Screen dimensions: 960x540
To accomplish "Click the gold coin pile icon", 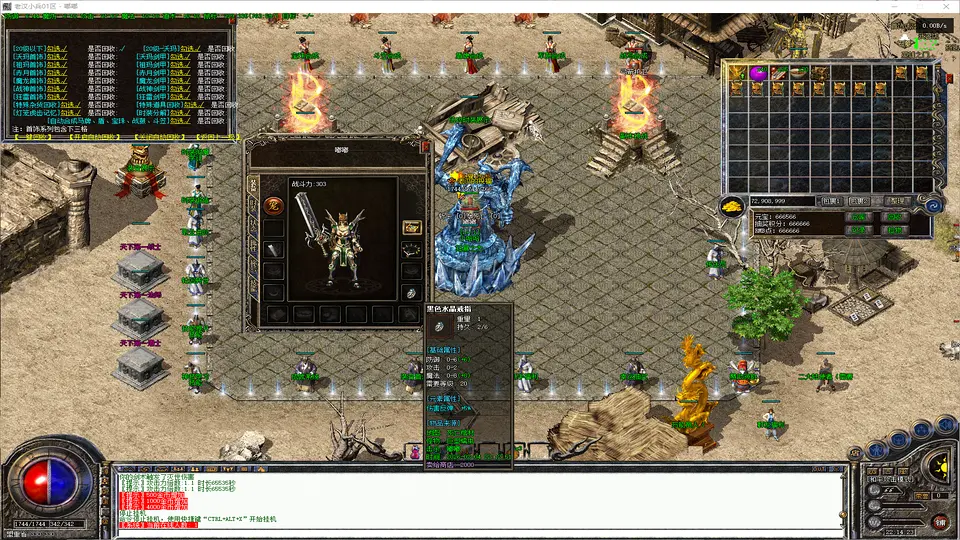I will point(733,207).
